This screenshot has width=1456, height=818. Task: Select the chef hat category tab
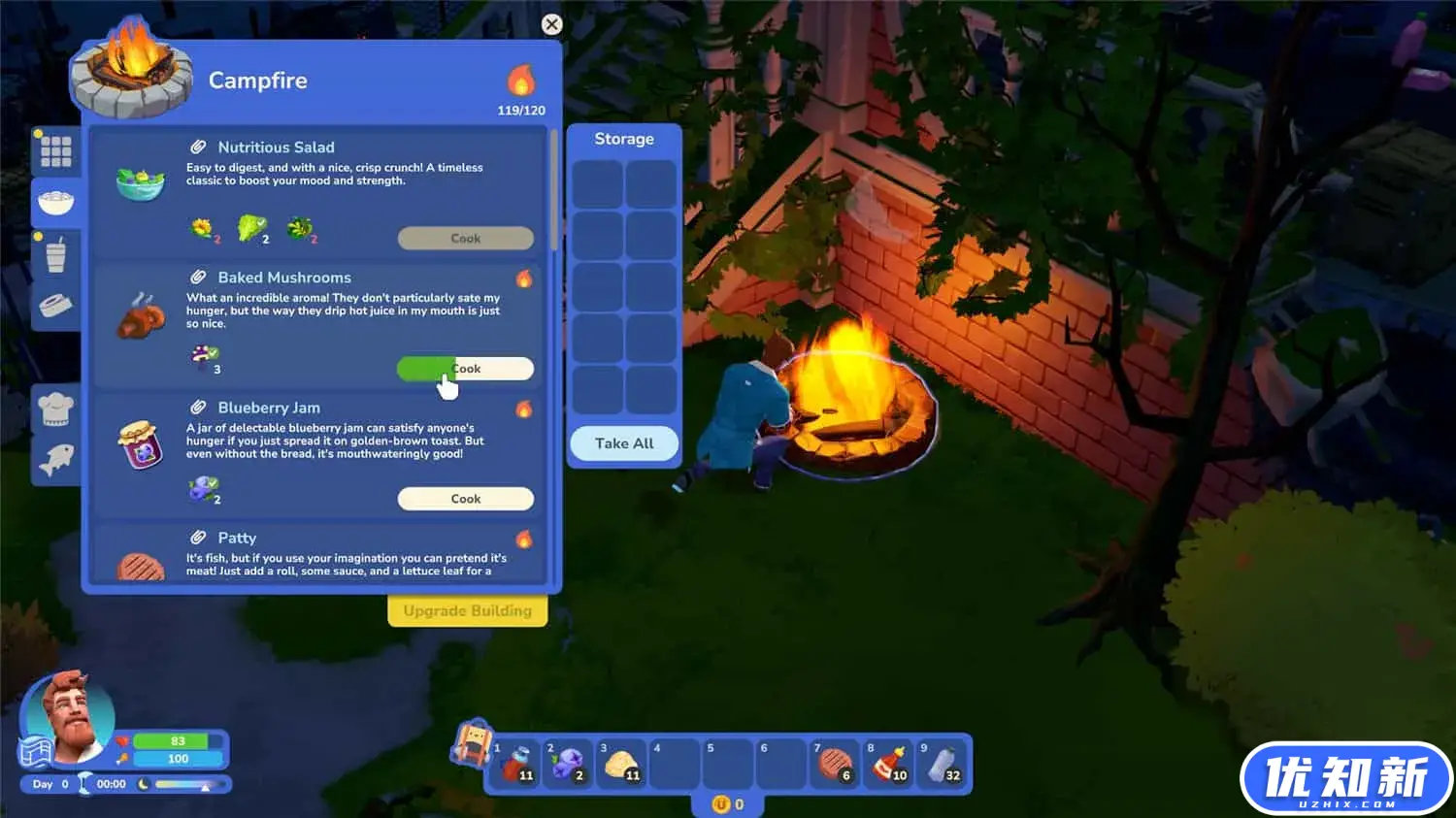tap(55, 408)
